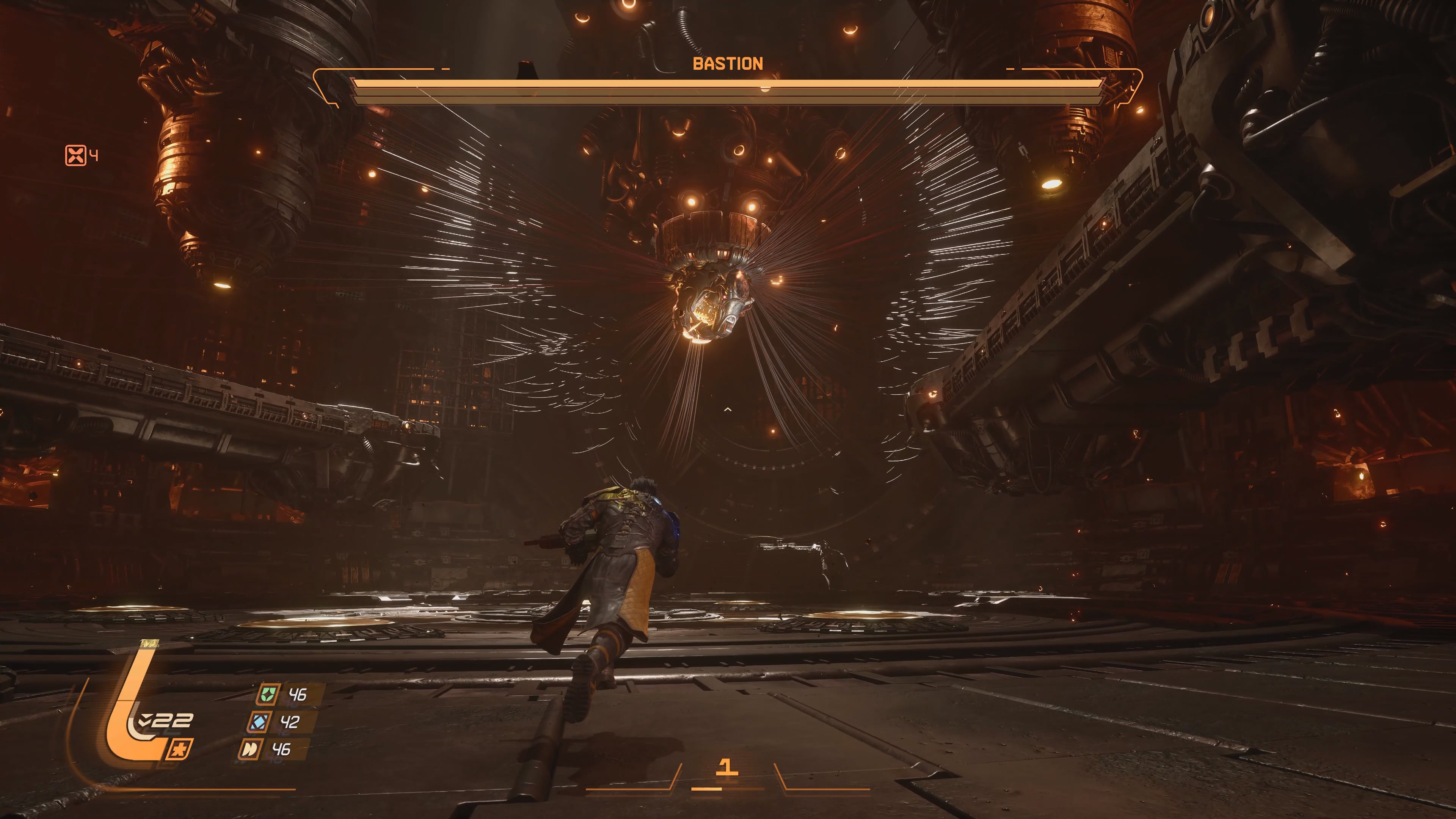Select the cream double-crescent stat icon
The width and height of the screenshot is (1456, 819).
(250, 750)
